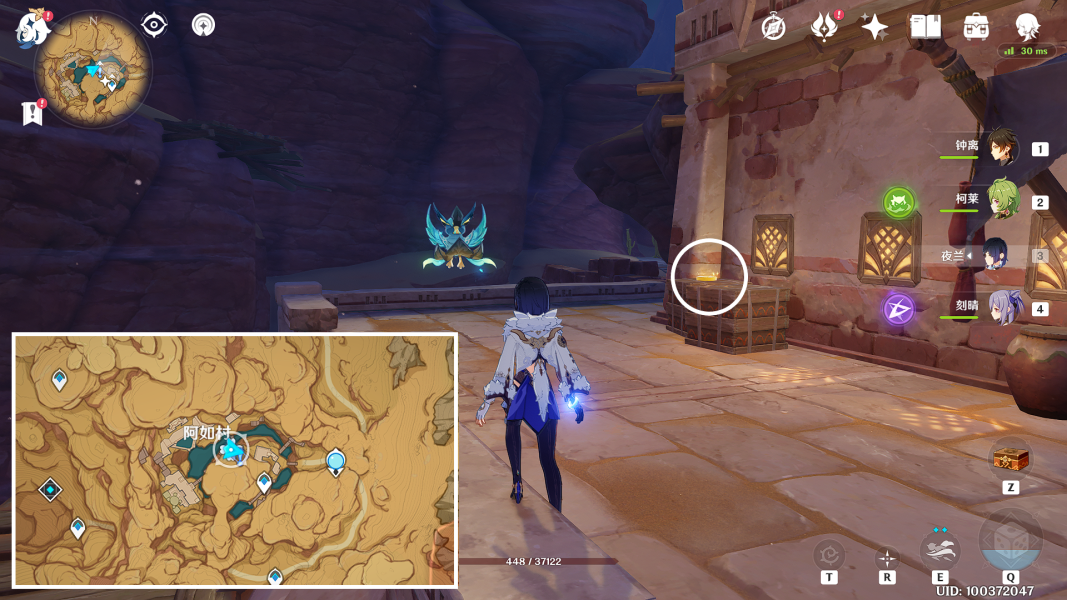
Task: Open the wish star icon
Action: (x=875, y=27)
